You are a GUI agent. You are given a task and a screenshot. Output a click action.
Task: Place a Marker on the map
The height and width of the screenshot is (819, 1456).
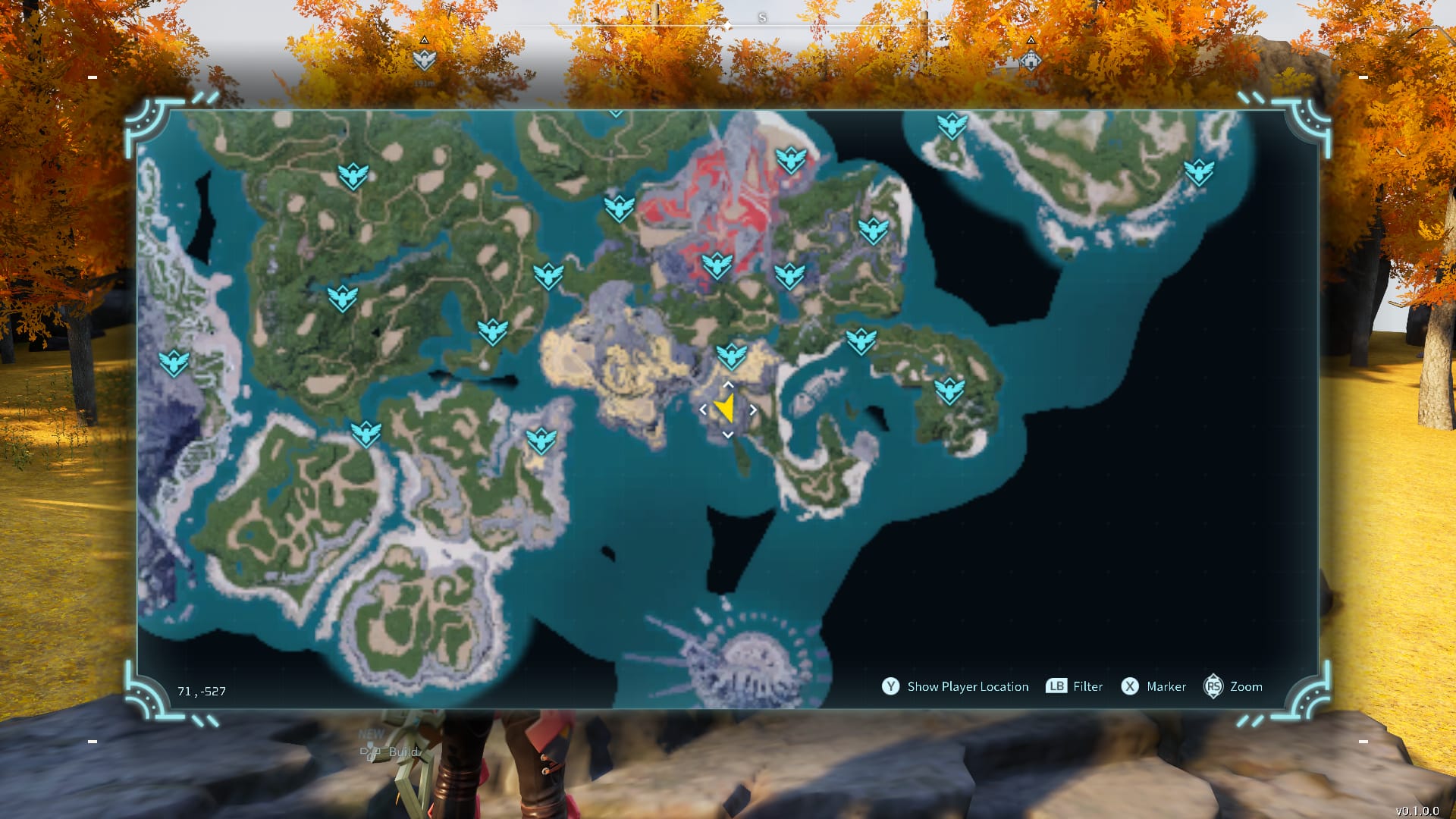(1166, 686)
